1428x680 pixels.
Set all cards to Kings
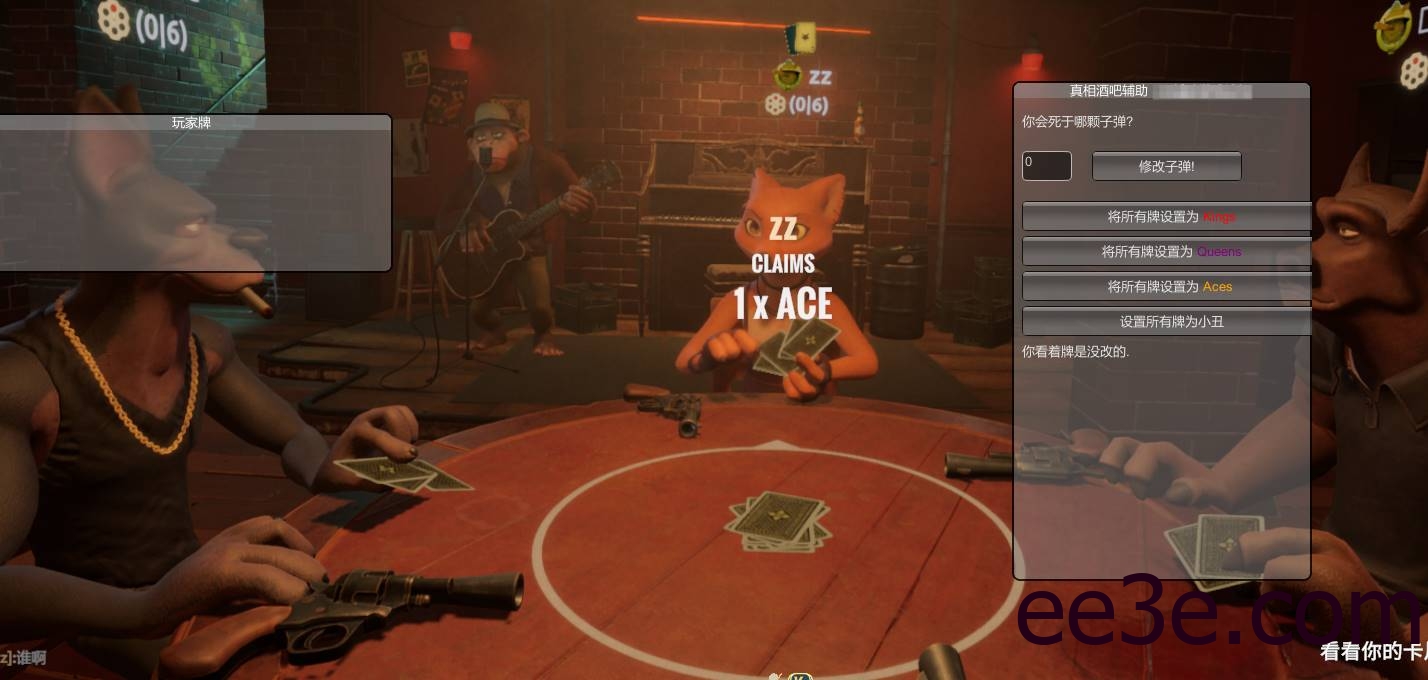(x=1166, y=216)
